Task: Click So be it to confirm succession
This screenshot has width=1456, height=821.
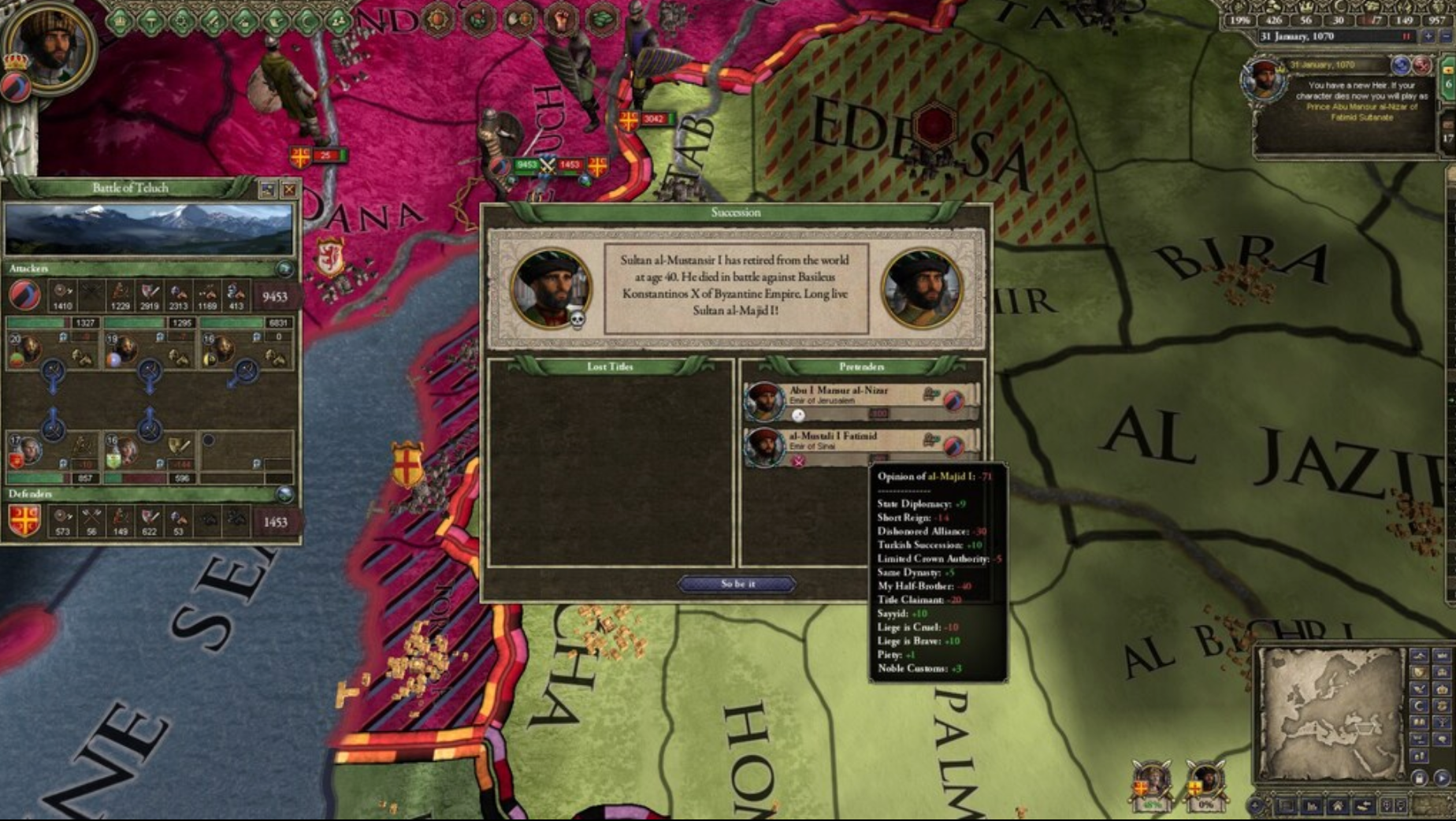Action: pos(739,583)
